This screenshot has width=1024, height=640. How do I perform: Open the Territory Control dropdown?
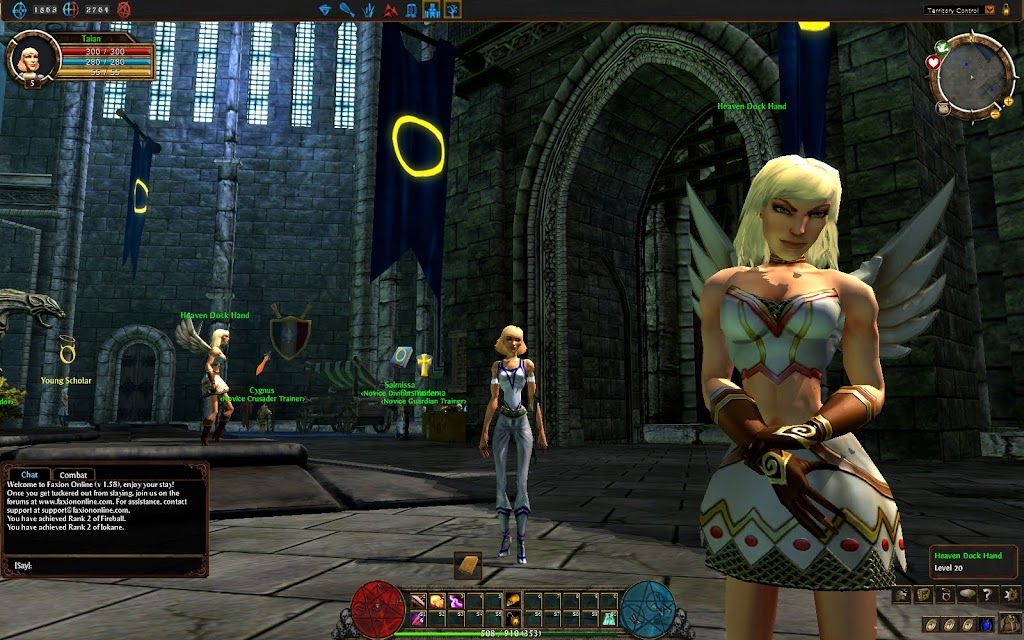coord(990,9)
